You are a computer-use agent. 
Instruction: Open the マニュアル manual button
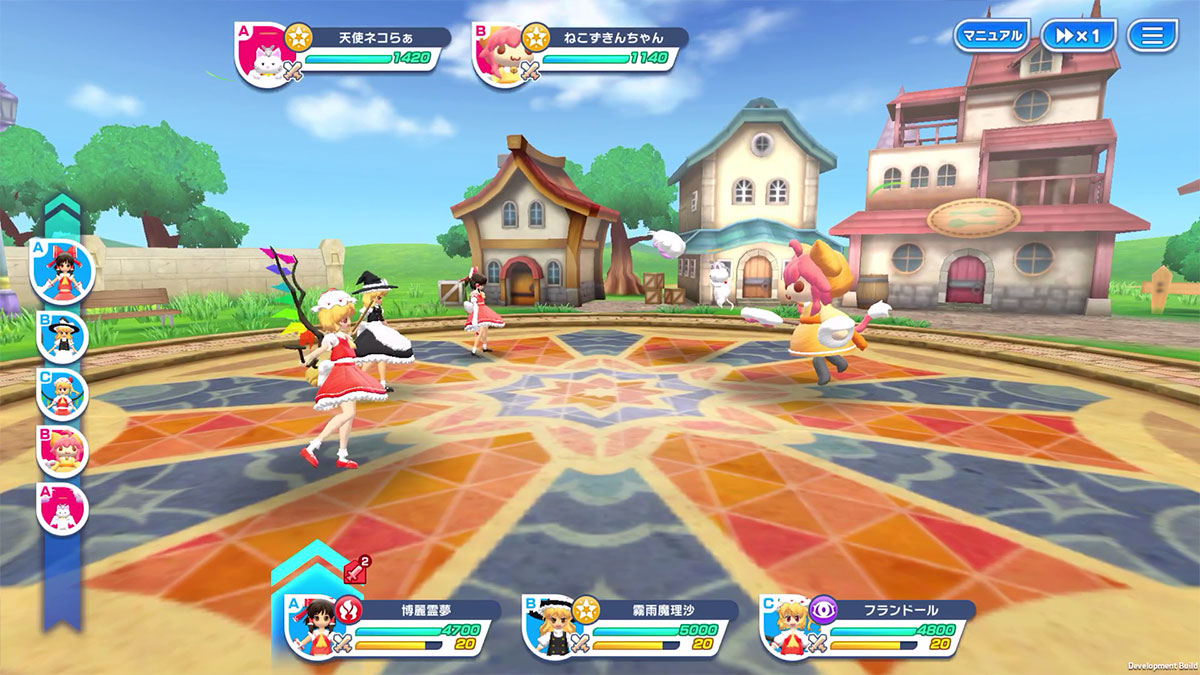(991, 36)
